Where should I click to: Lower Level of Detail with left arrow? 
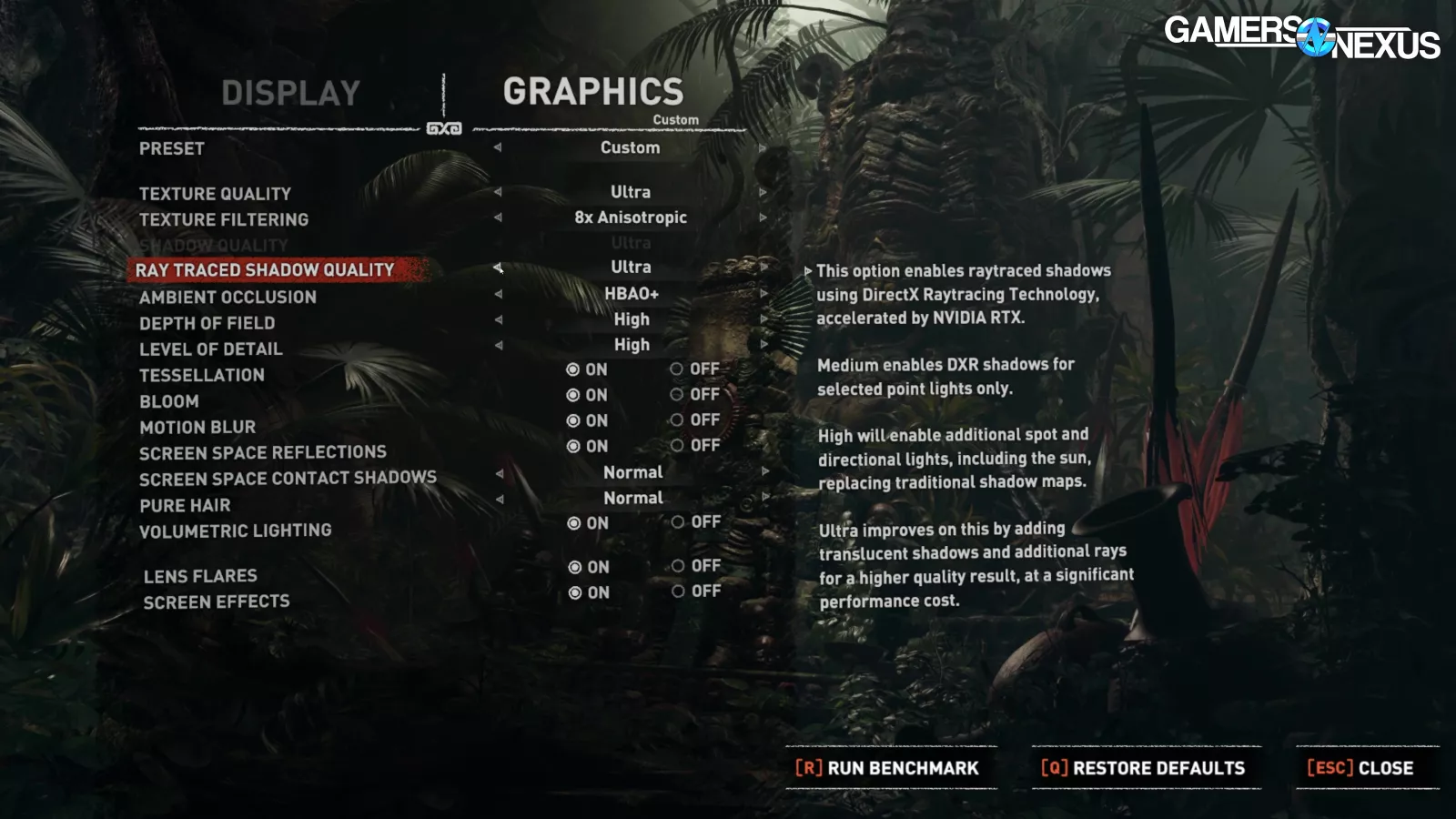point(498,345)
